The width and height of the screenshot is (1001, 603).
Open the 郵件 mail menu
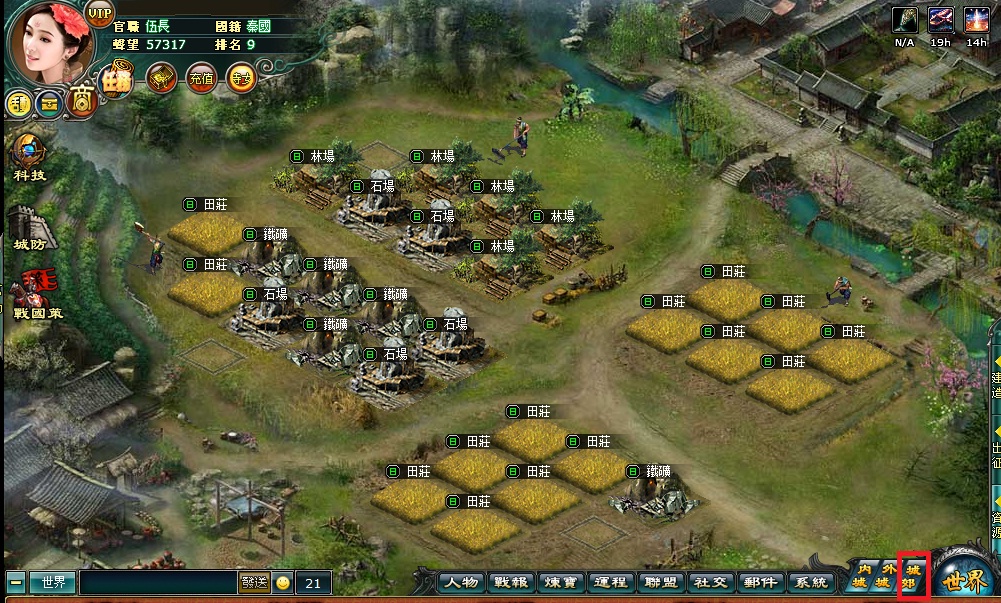[760, 582]
